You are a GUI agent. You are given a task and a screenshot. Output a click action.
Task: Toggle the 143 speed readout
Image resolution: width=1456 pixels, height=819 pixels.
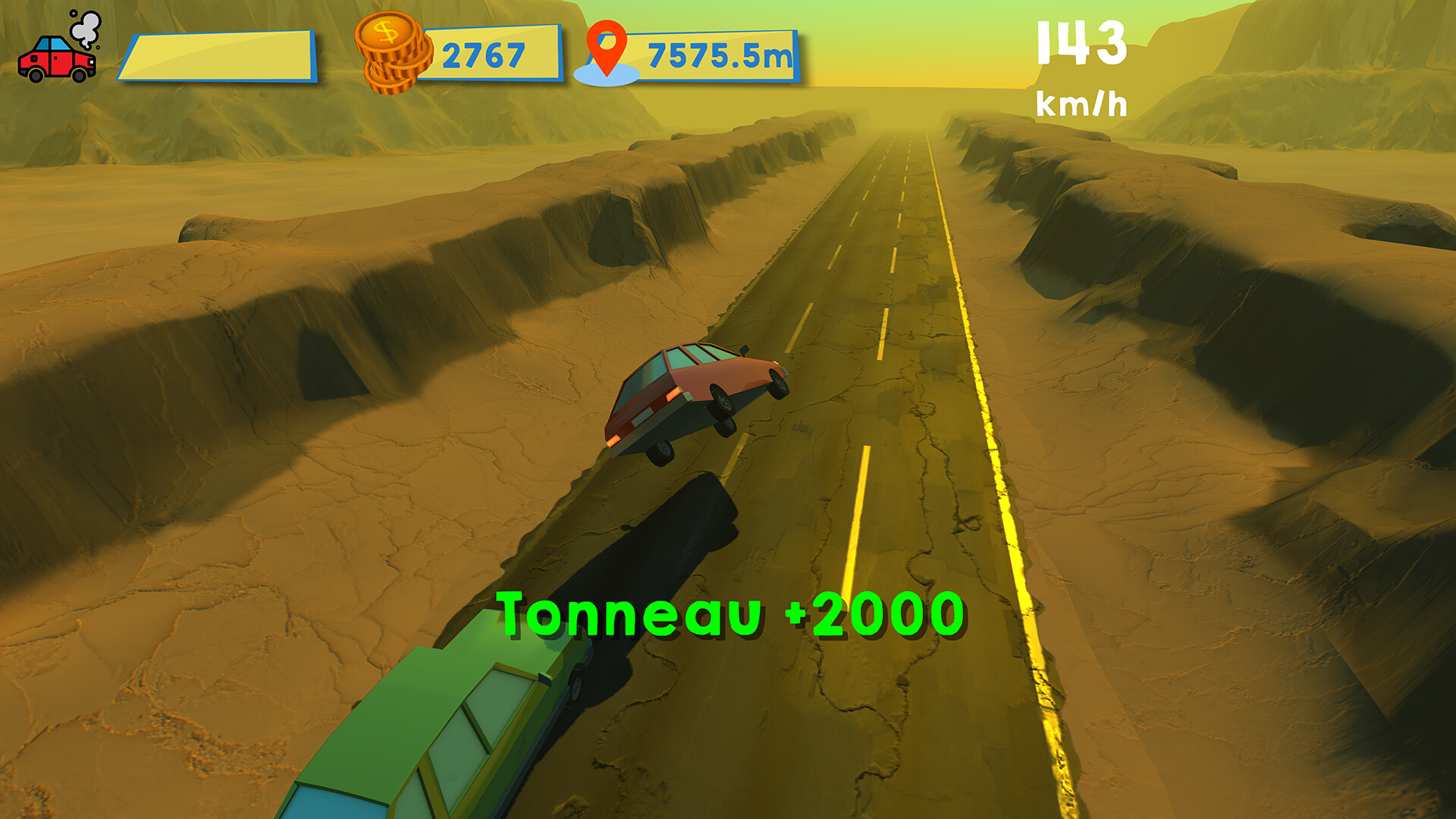pos(1083,42)
